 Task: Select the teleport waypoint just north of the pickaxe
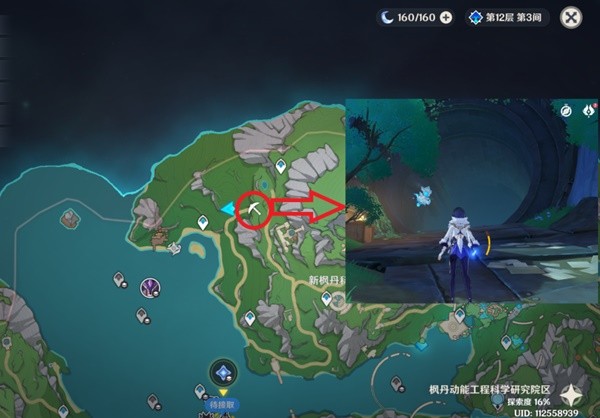(282, 164)
